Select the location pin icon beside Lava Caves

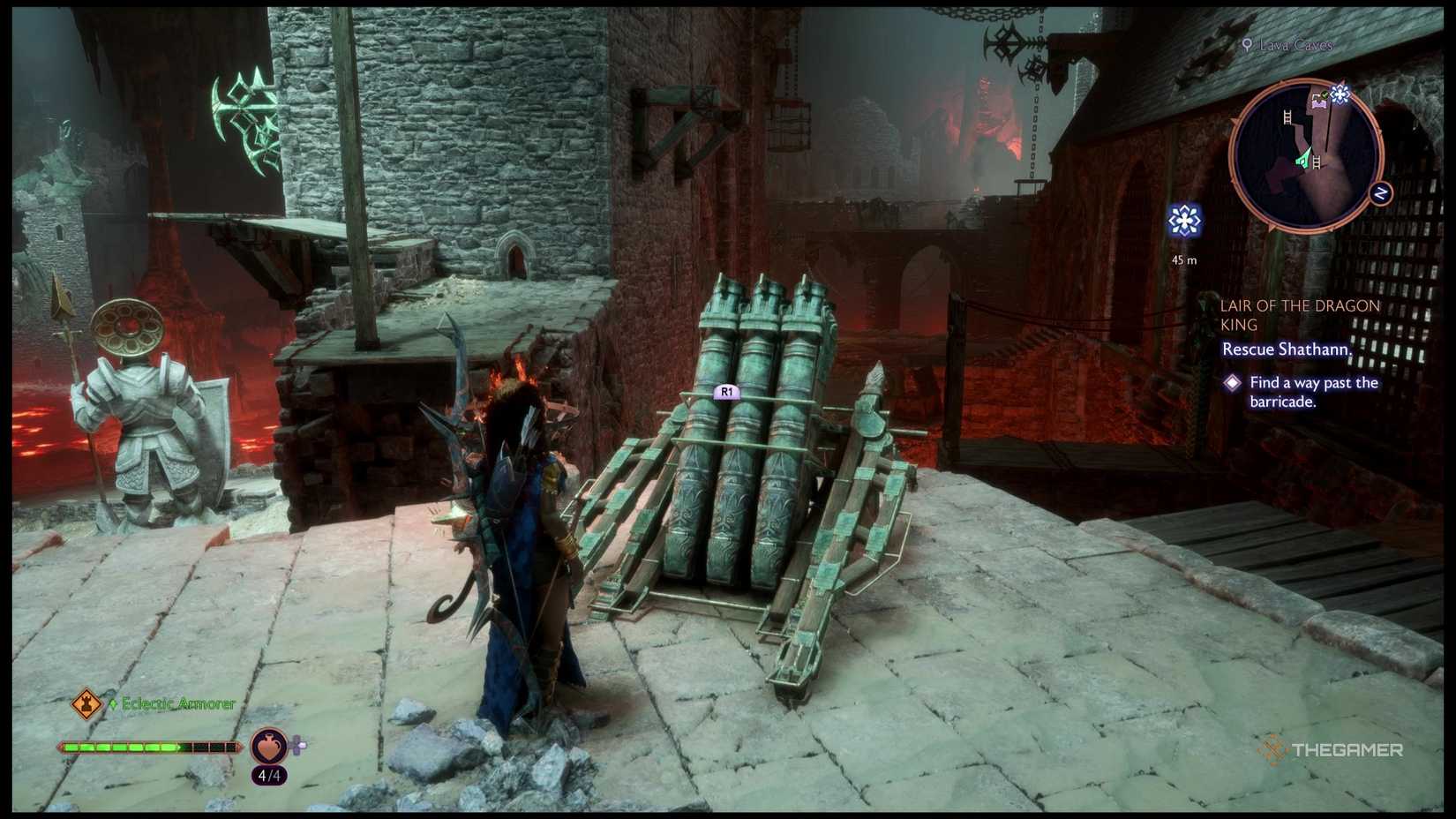1246,44
